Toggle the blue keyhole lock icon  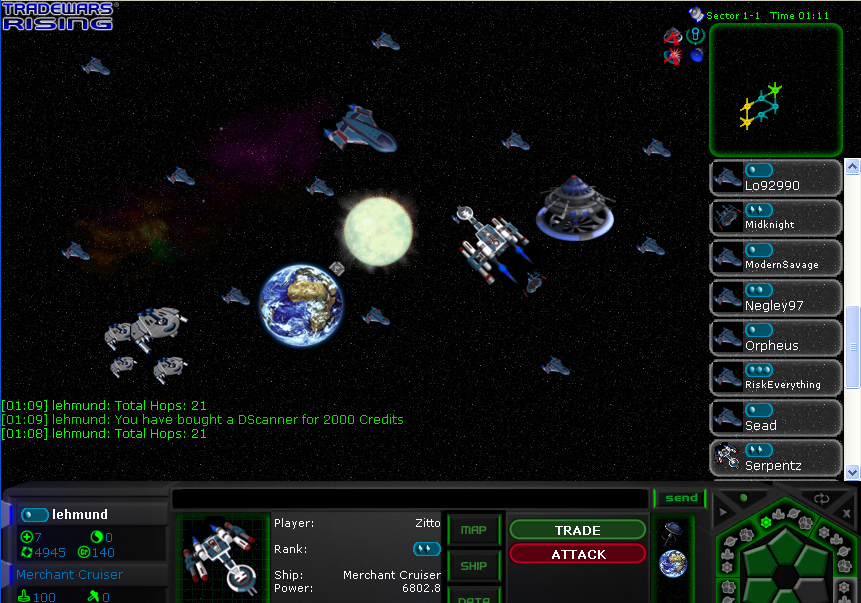(696, 35)
